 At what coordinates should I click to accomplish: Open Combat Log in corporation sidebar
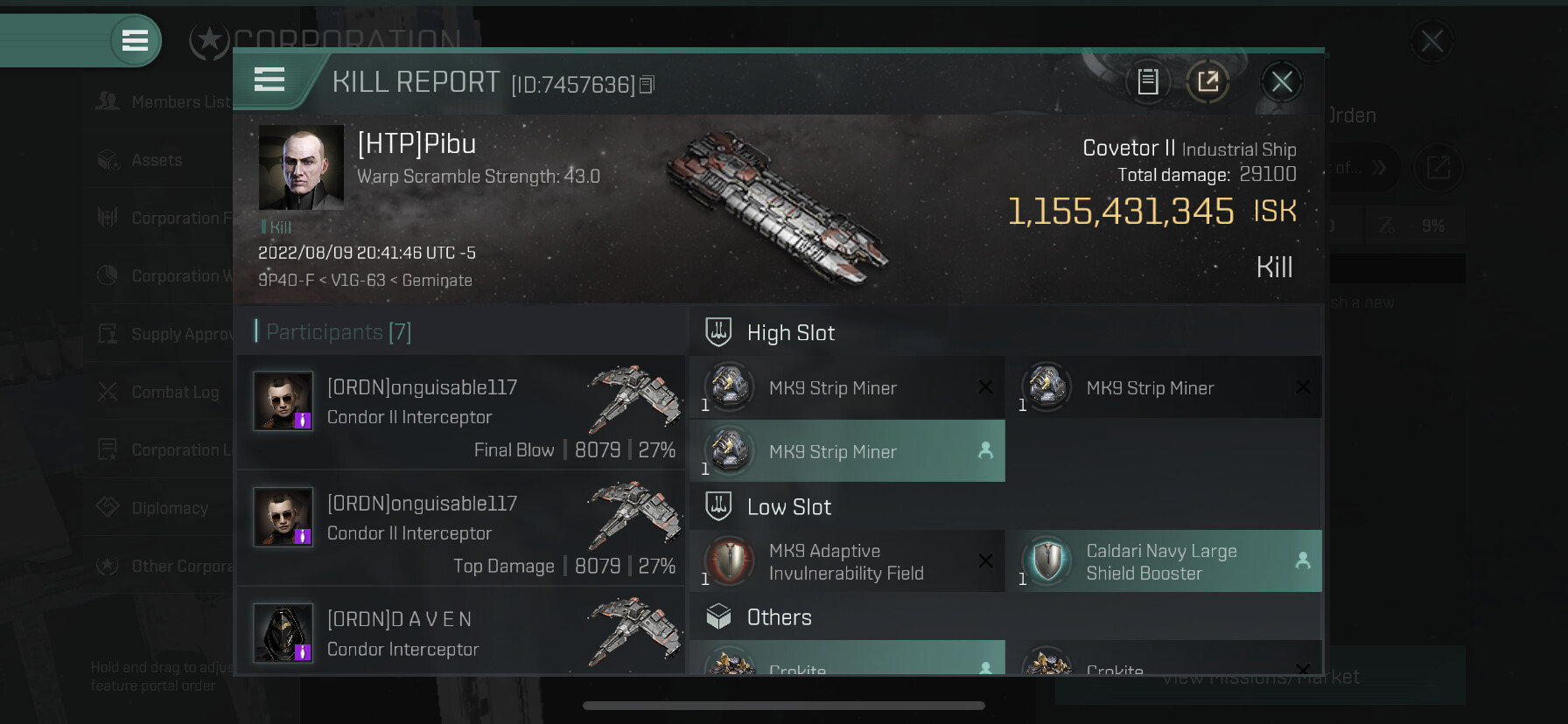coord(174,393)
